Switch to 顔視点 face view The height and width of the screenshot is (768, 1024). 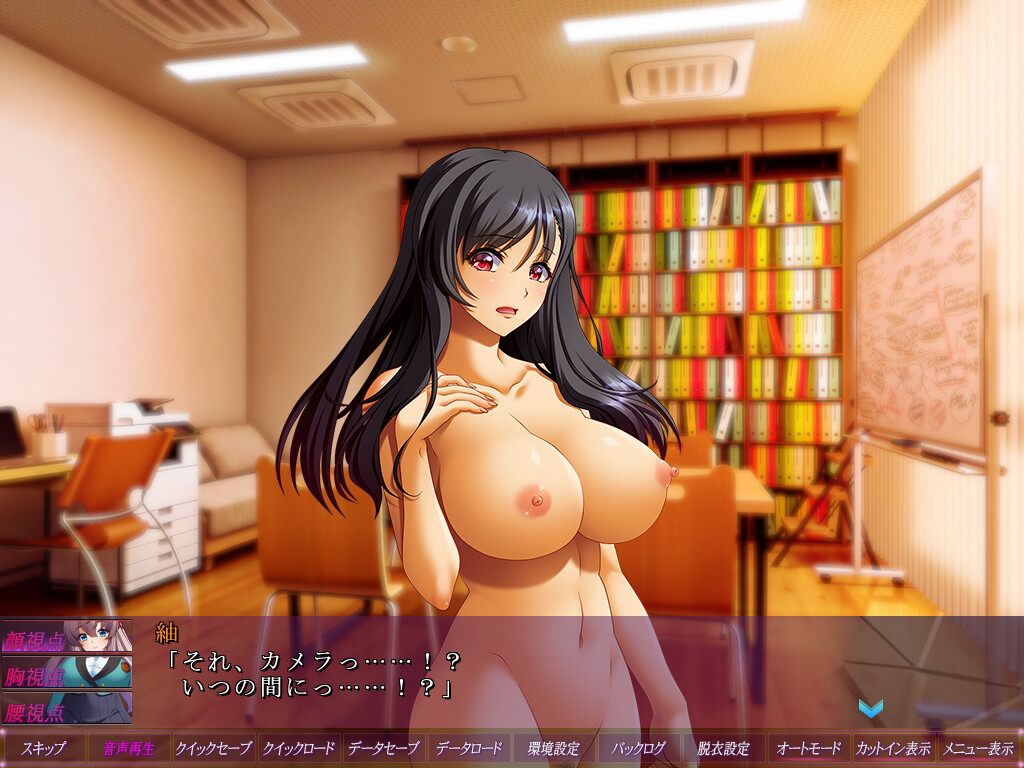coord(66,637)
